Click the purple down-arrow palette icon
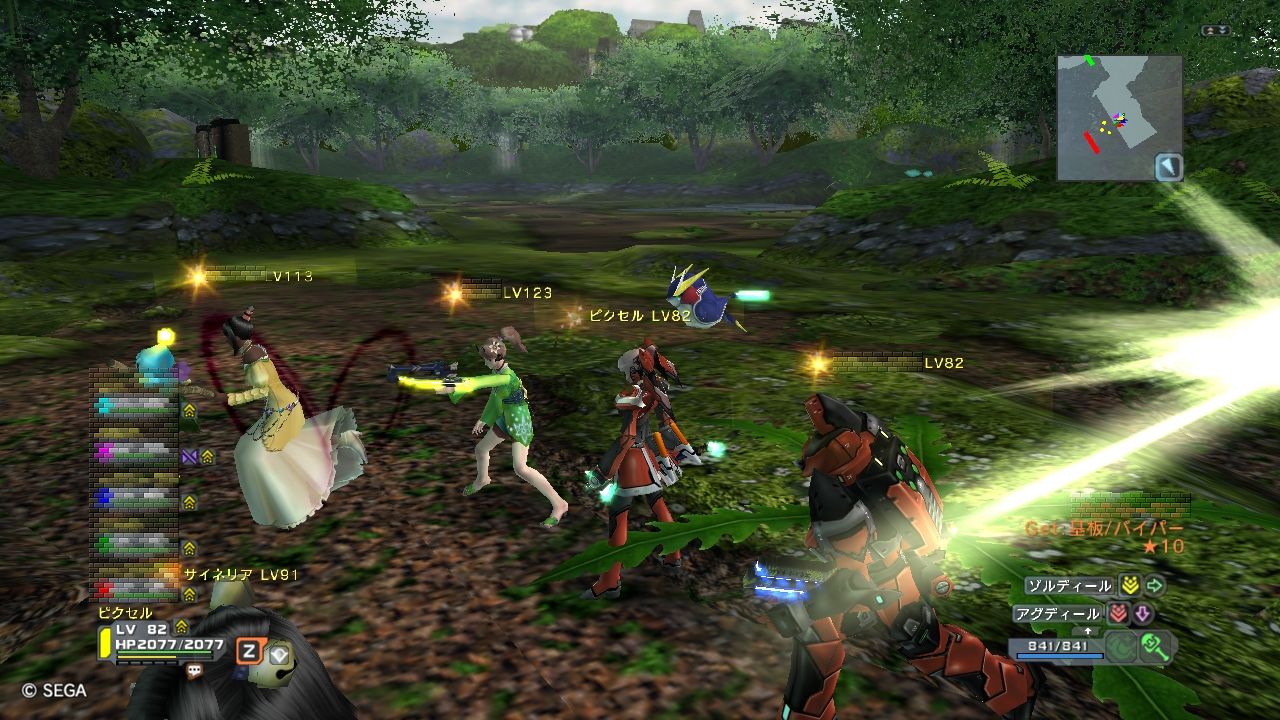This screenshot has width=1280, height=720. tap(1143, 614)
